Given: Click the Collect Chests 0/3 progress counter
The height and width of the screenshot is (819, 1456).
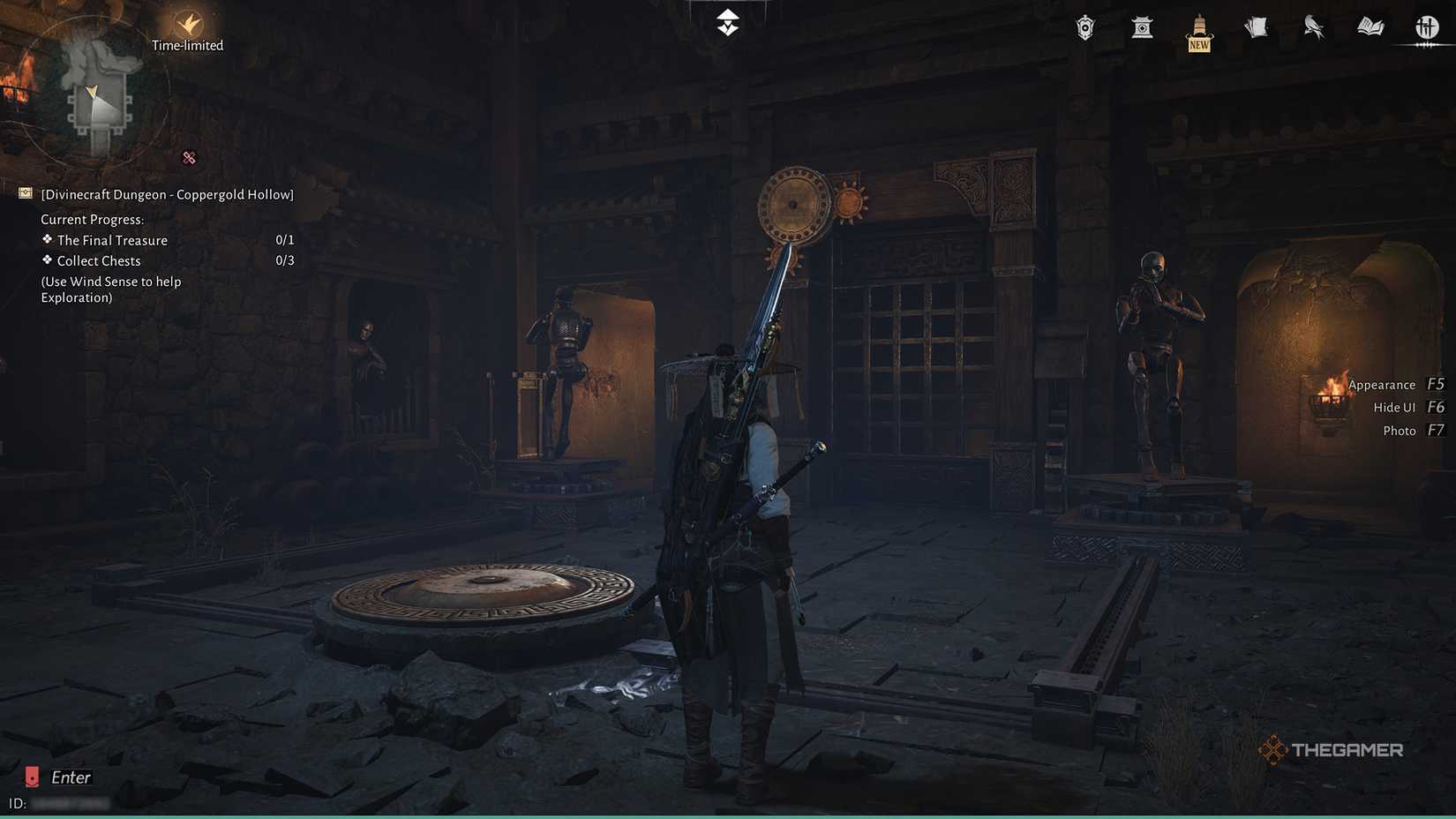Looking at the screenshot, I should pos(284,259).
